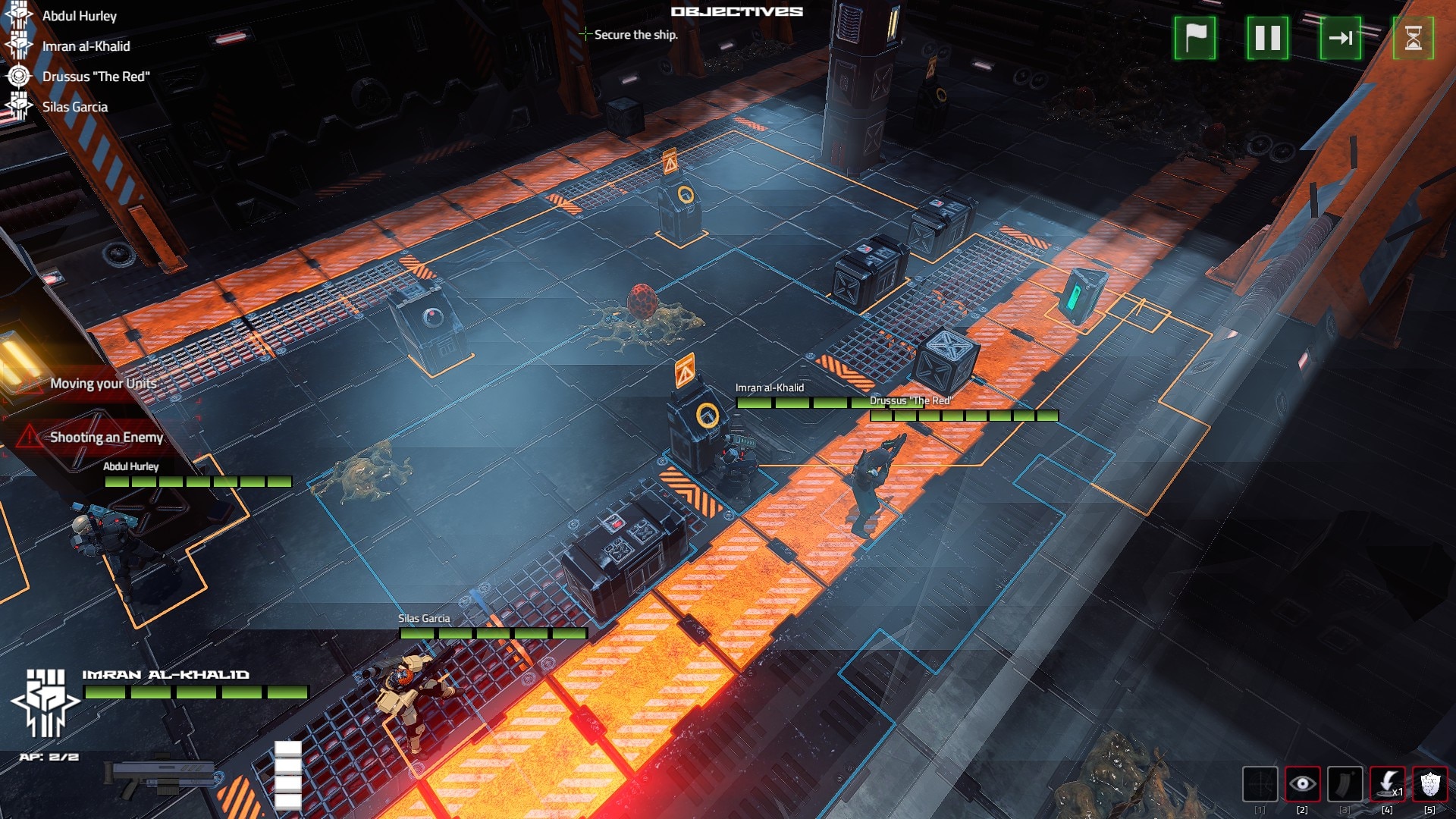Open the Shooting an Enemy tutorial tip
The width and height of the screenshot is (1456, 819).
pos(106,438)
